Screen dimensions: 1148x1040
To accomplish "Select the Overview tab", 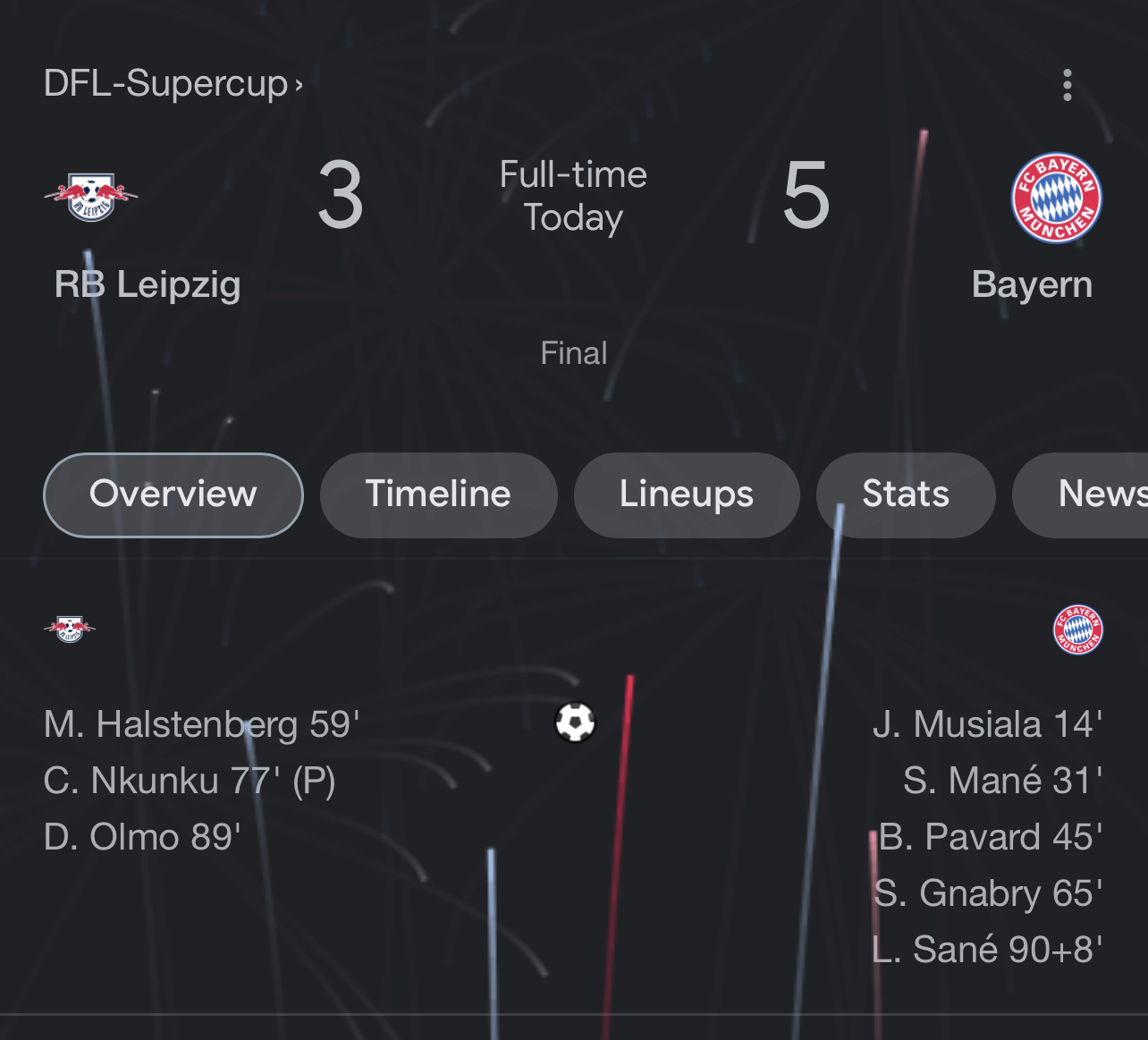I will click(x=173, y=495).
